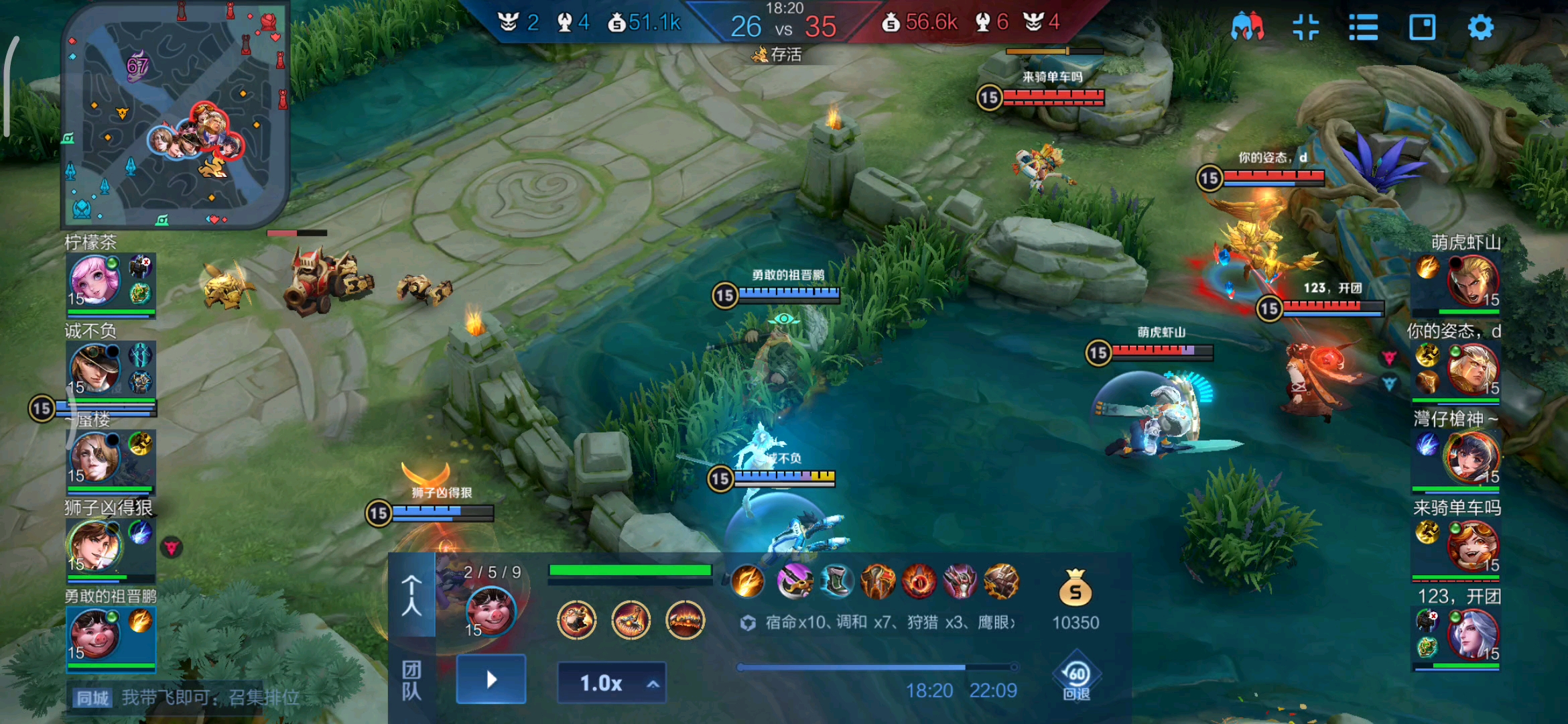Viewport: 1568px width, 724px height.
Task: Inspect the boots item icon
Action: point(836,581)
